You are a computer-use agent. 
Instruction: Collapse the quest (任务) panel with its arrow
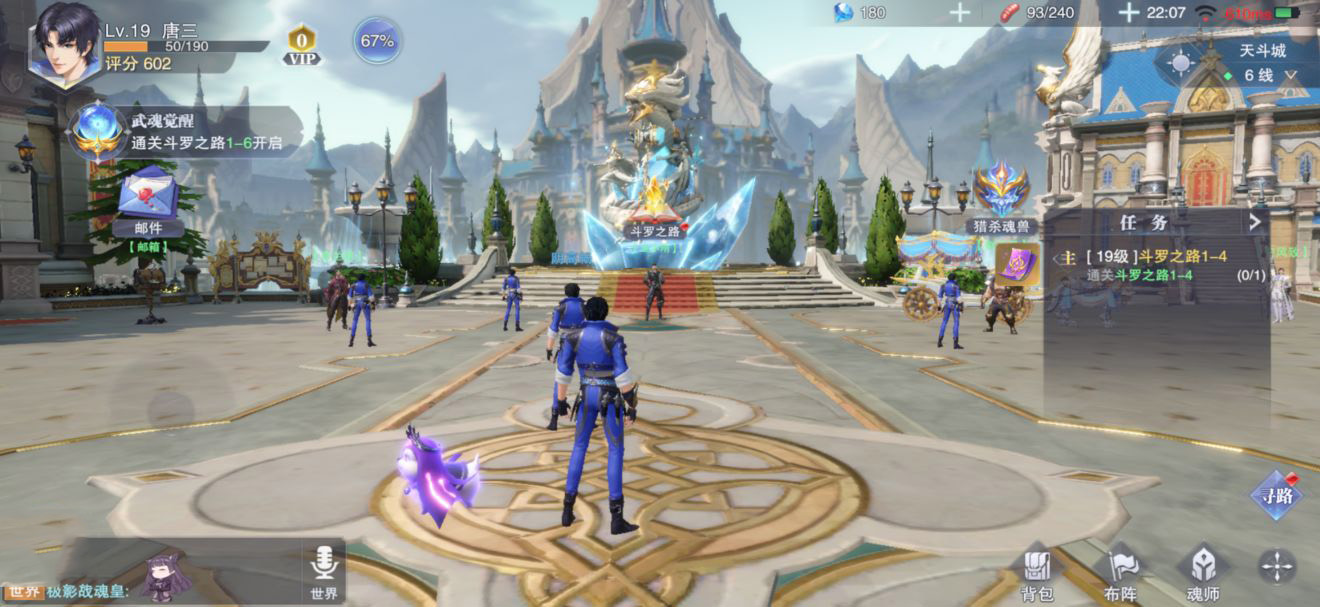click(1255, 222)
